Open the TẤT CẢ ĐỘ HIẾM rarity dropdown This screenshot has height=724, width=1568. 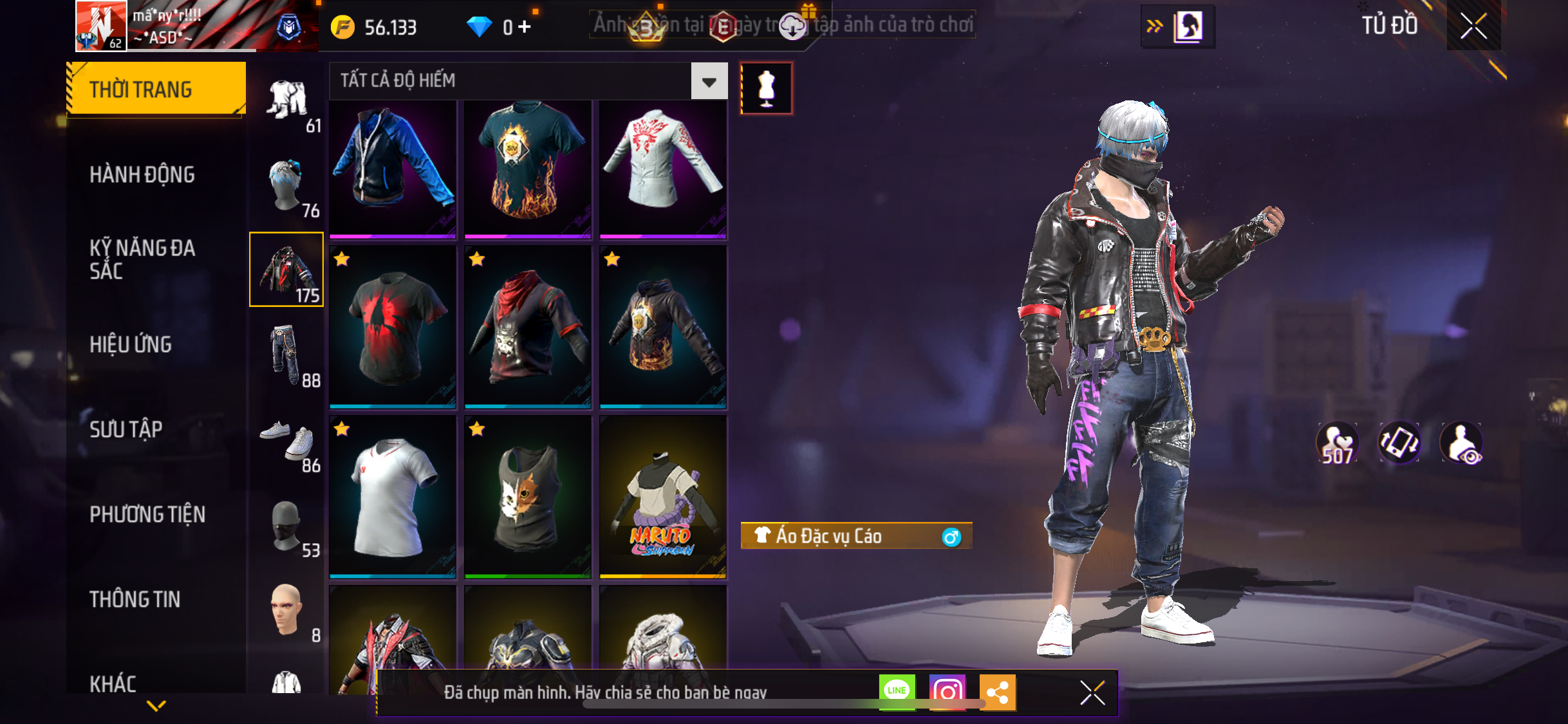click(709, 81)
